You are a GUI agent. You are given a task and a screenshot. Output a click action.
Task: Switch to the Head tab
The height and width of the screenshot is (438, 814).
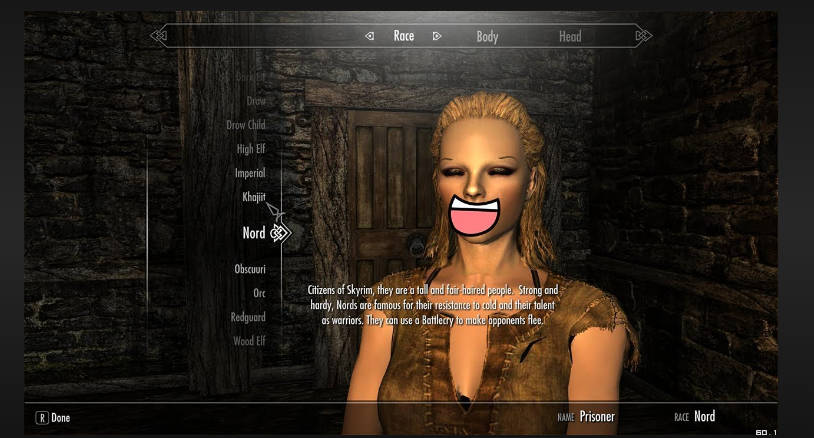coord(570,36)
